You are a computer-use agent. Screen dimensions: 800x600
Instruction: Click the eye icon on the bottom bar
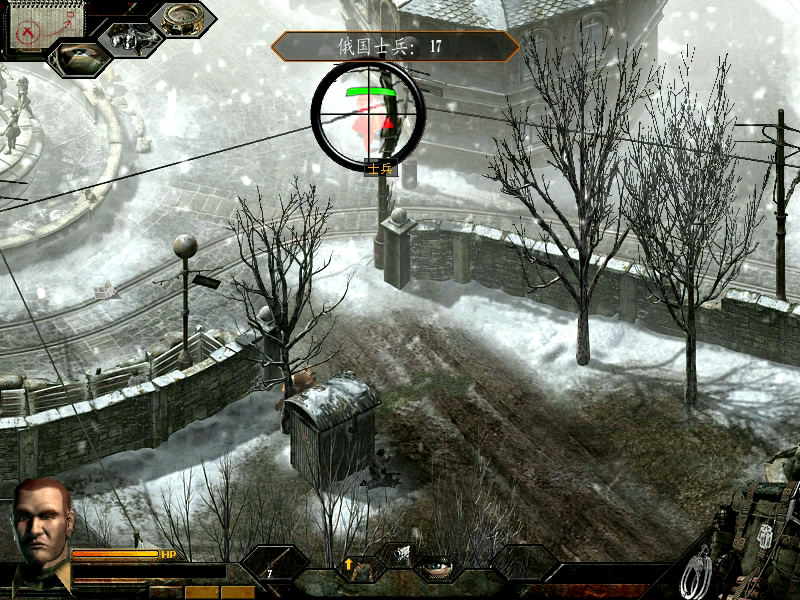click(x=436, y=569)
